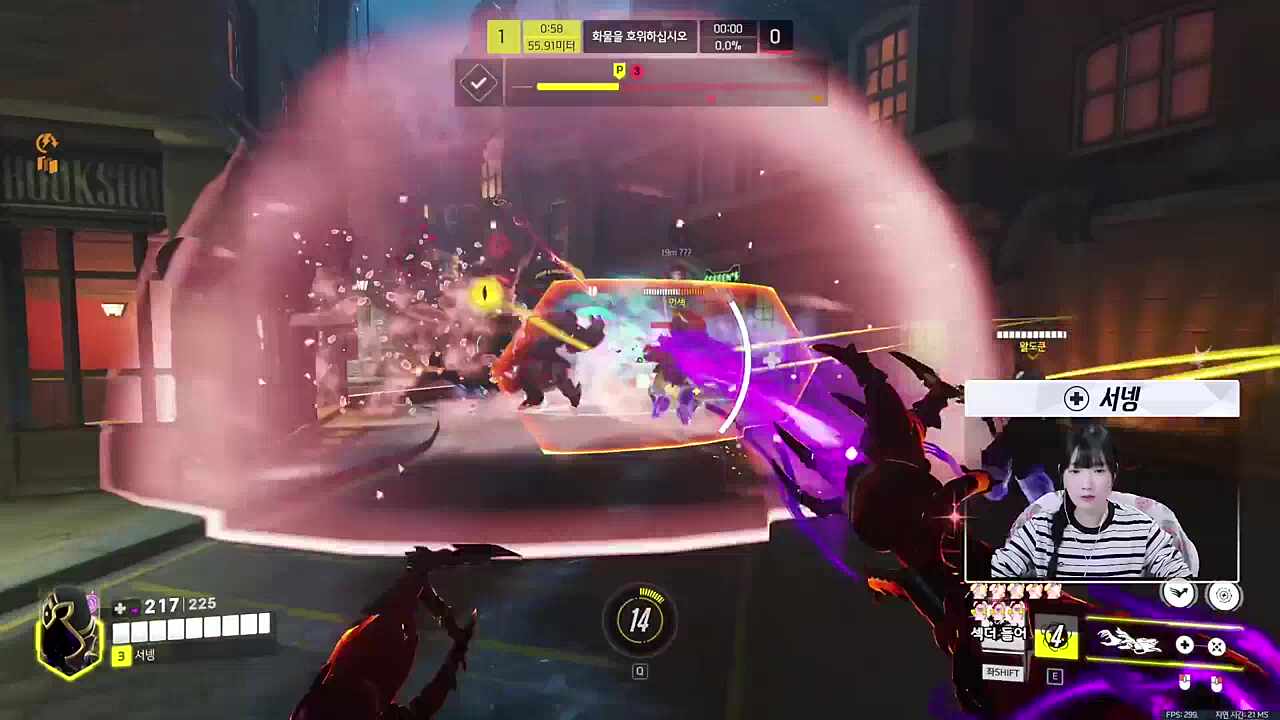Click the checkmark objective icon
The image size is (1280, 720).
pos(479,83)
